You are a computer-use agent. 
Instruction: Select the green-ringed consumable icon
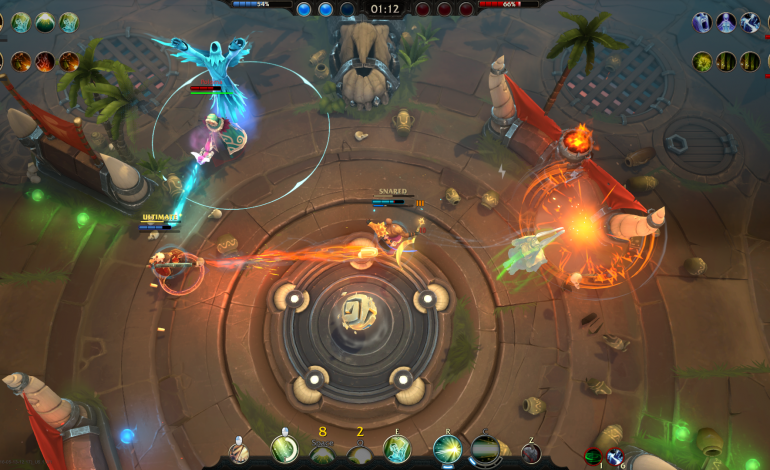pyautogui.click(x=592, y=456)
